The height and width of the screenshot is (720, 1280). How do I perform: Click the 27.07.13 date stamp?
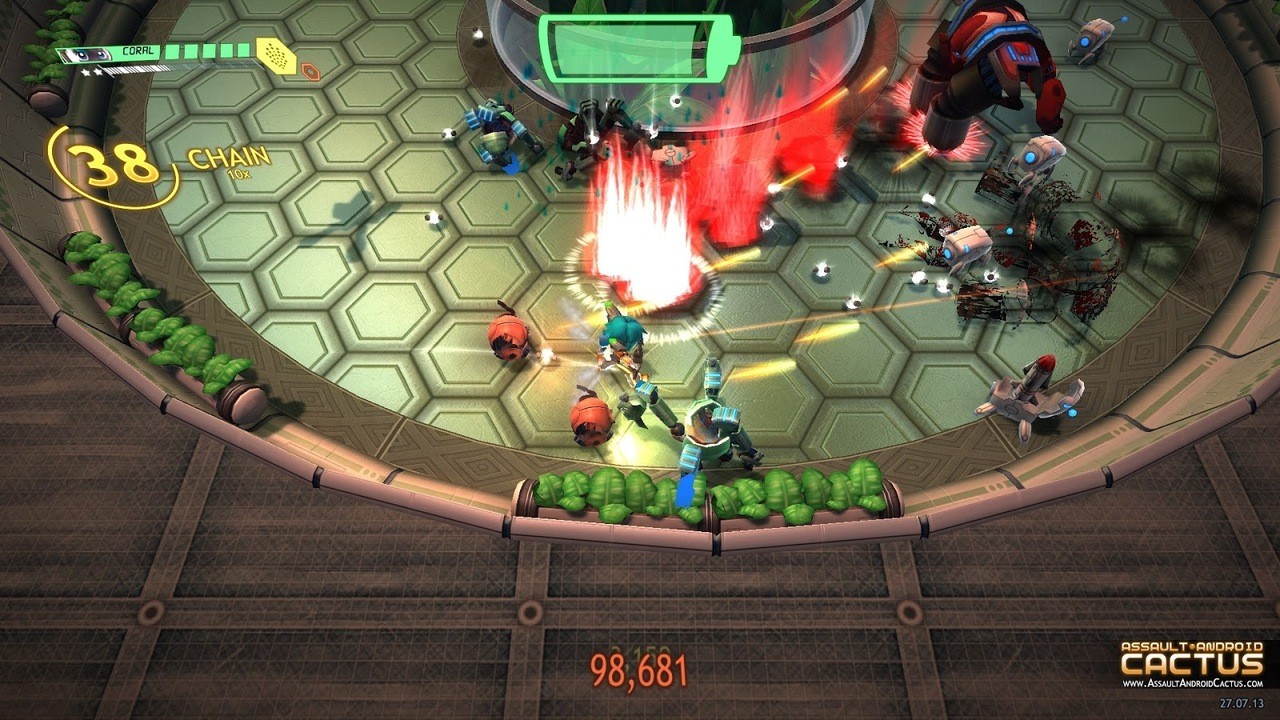(x=1241, y=703)
